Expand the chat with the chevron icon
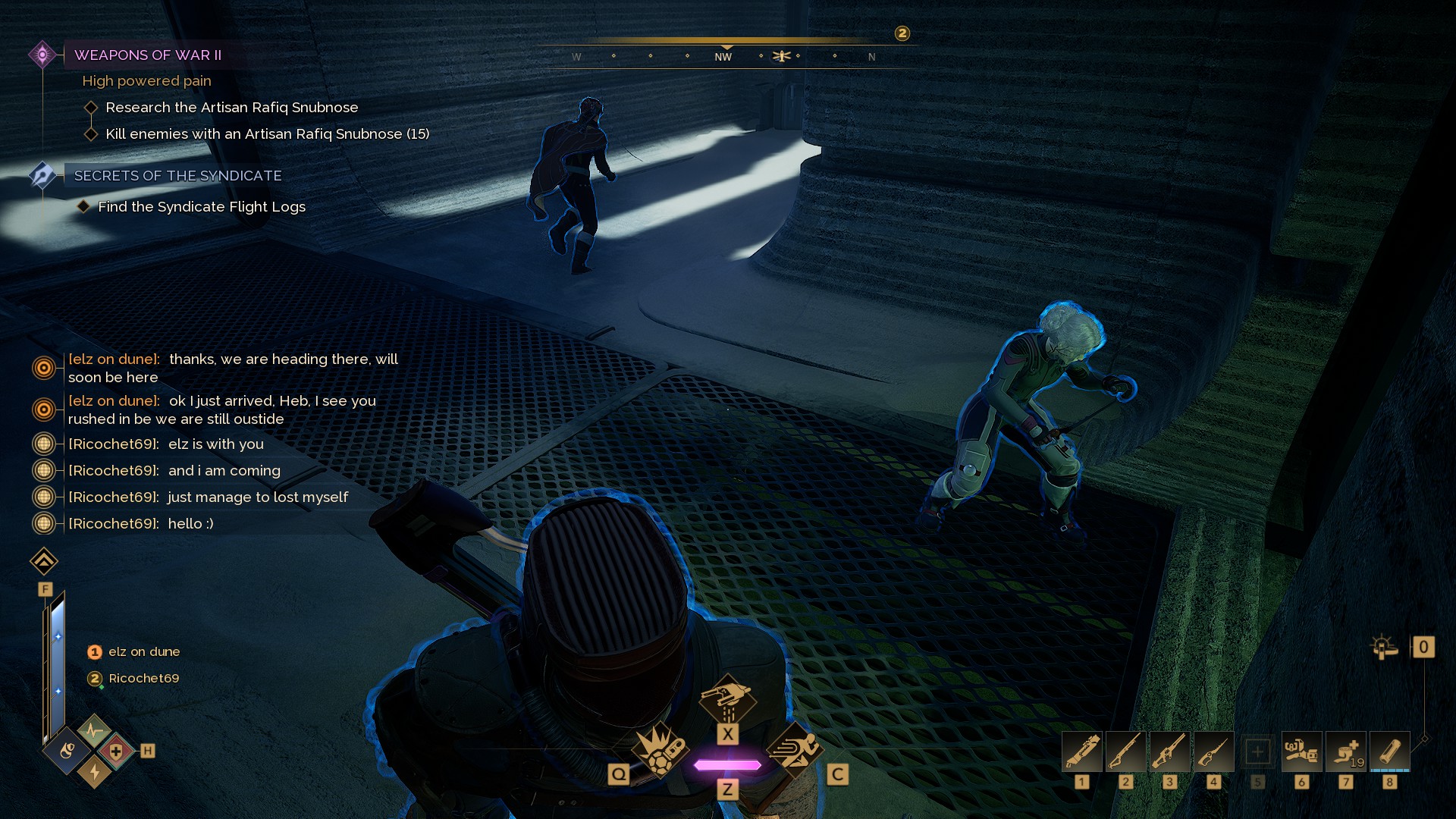Image resolution: width=1456 pixels, height=819 pixels. pos(44,562)
